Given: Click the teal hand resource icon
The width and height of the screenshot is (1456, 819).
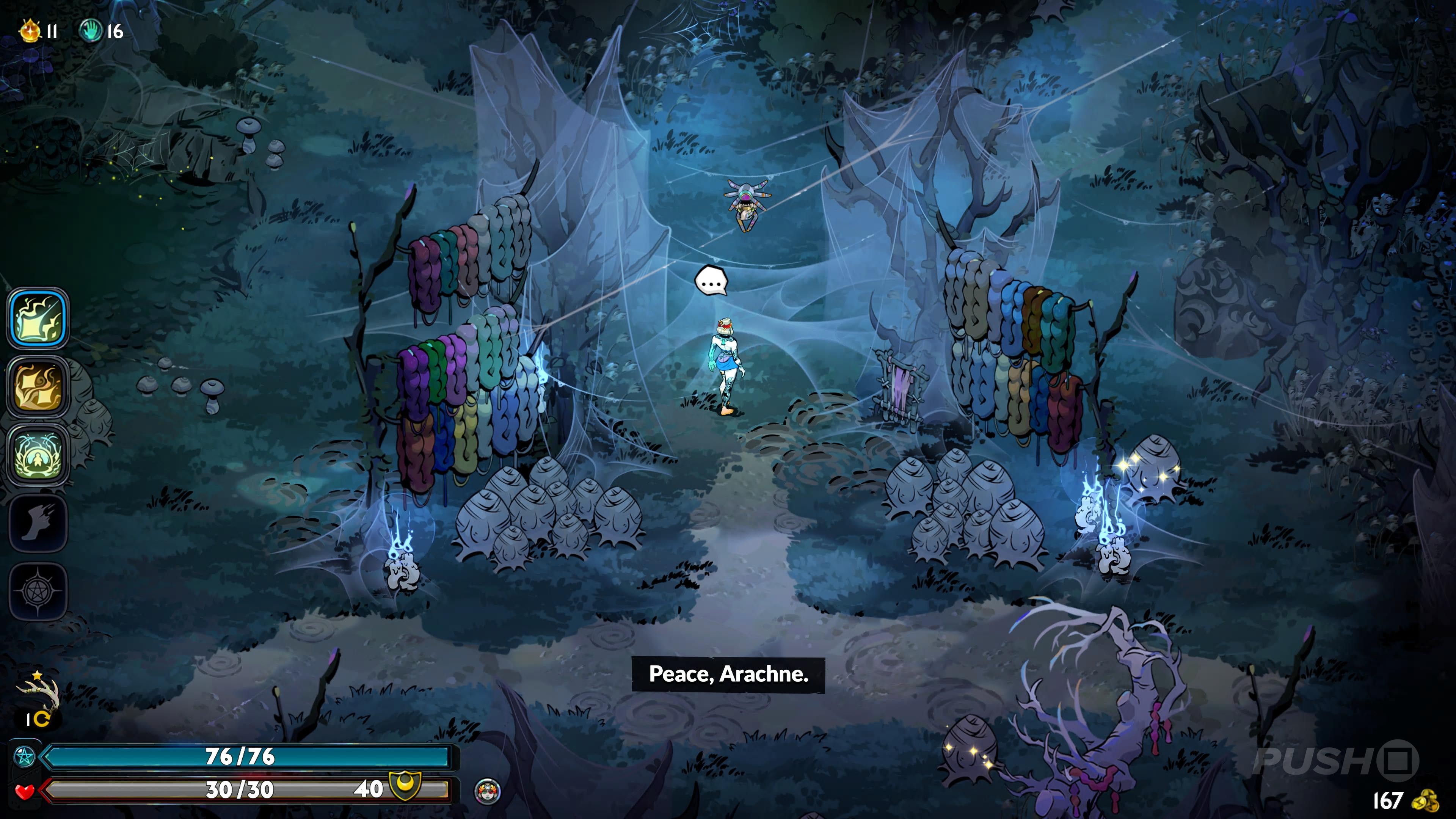Looking at the screenshot, I should [91, 30].
